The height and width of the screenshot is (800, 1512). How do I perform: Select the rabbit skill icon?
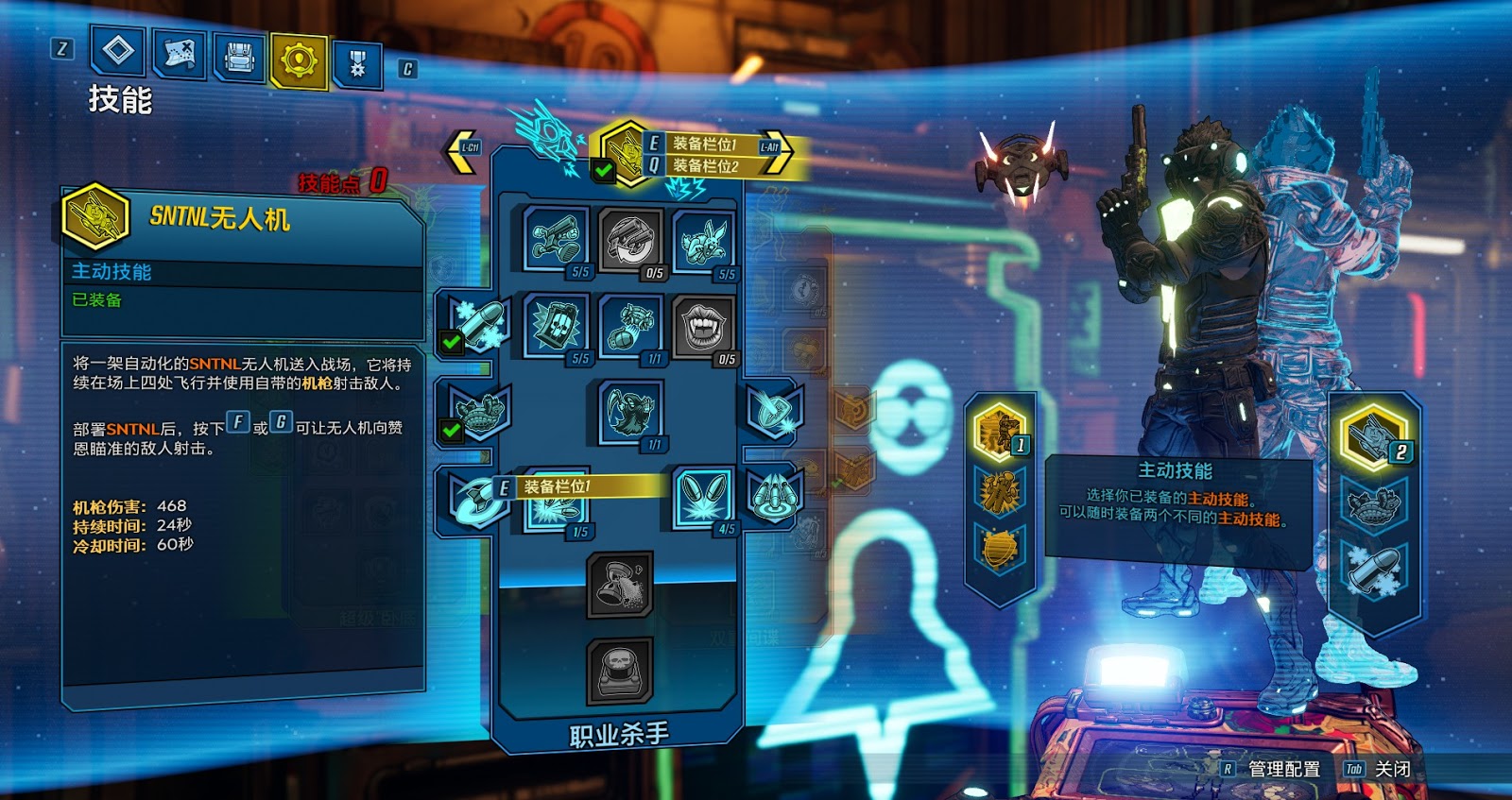coord(704,240)
